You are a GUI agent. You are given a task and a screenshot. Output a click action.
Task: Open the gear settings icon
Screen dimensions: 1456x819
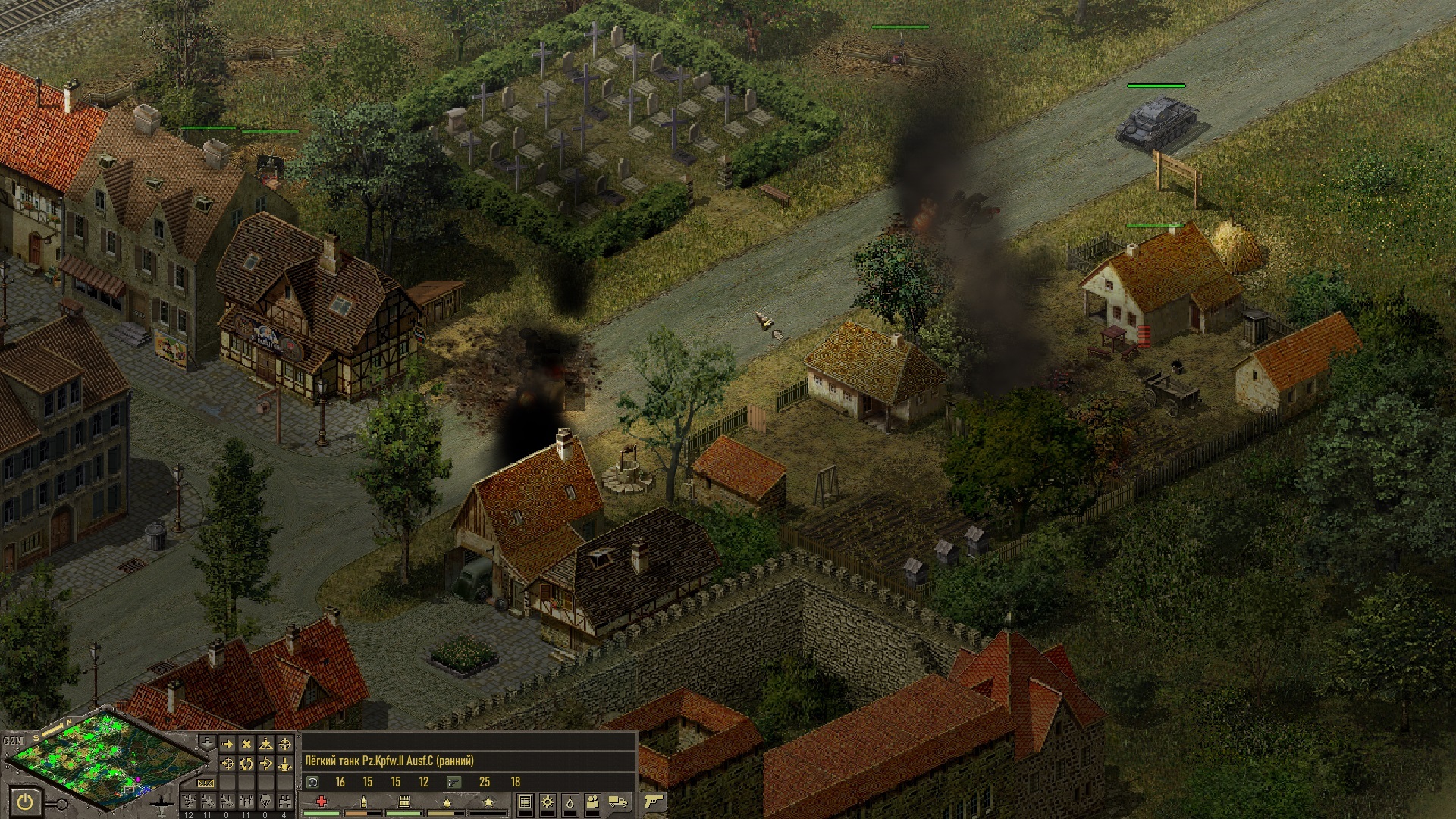click(x=548, y=802)
